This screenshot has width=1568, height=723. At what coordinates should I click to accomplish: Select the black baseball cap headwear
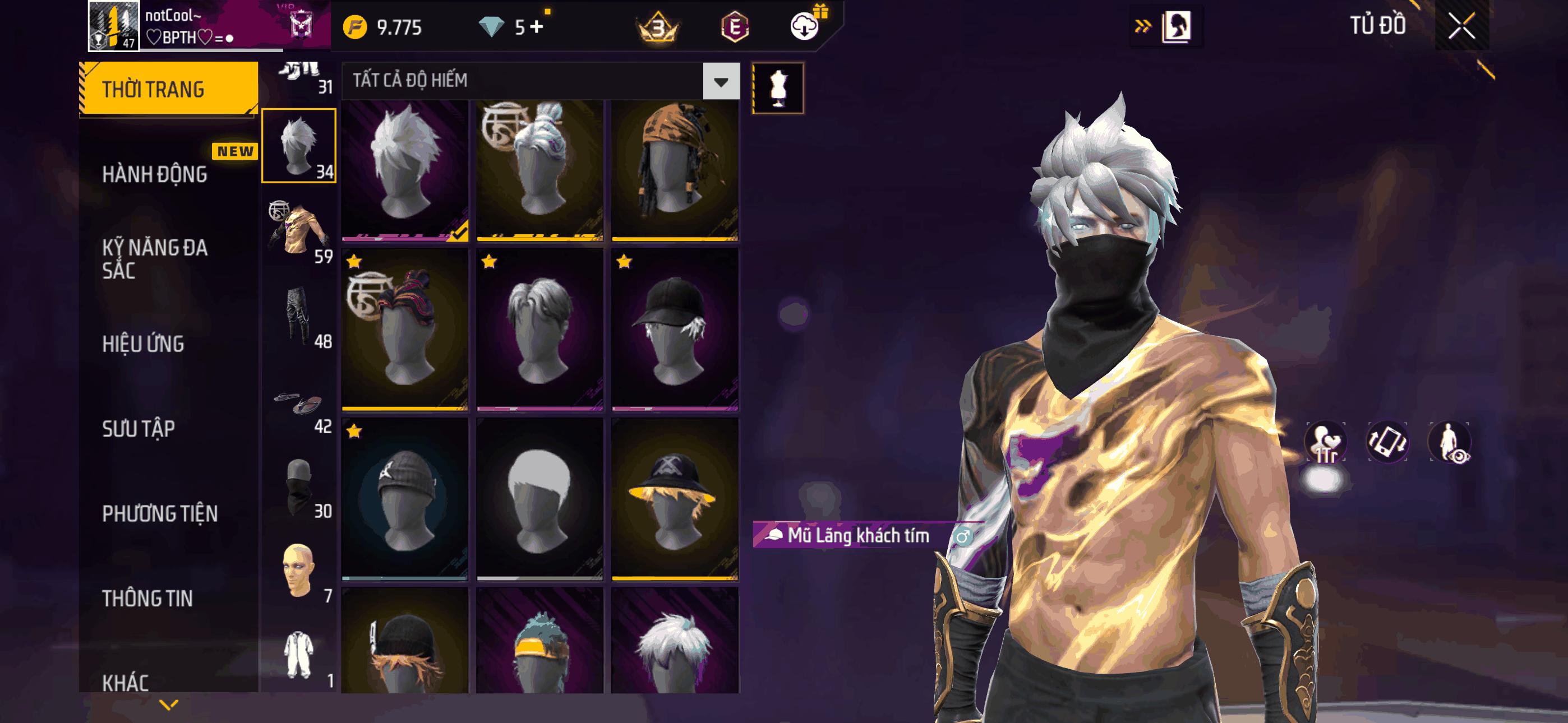click(x=675, y=328)
